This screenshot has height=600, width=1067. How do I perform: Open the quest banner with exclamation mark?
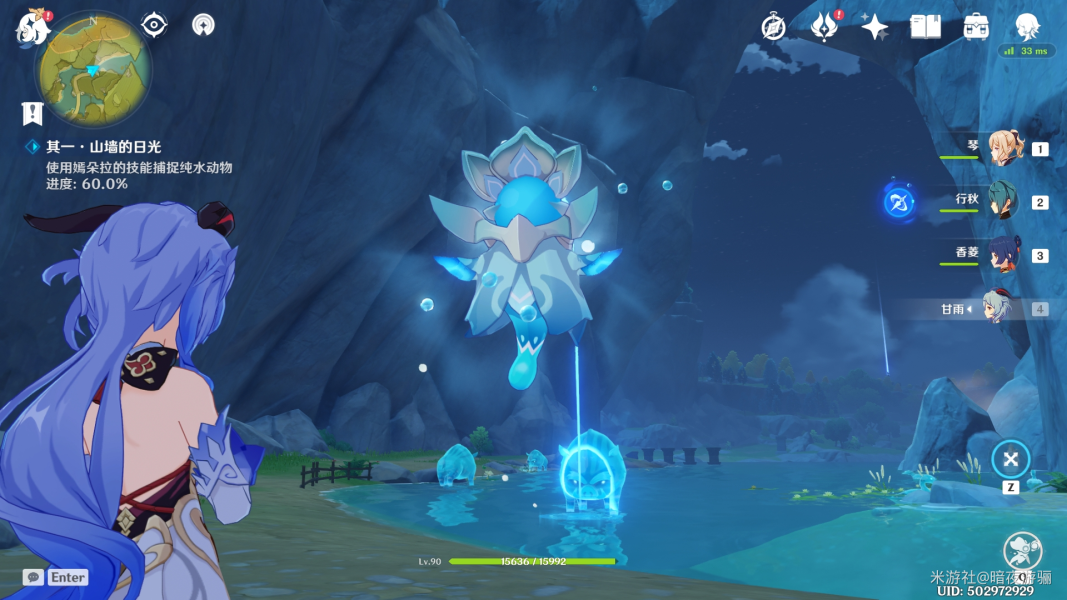click(32, 113)
